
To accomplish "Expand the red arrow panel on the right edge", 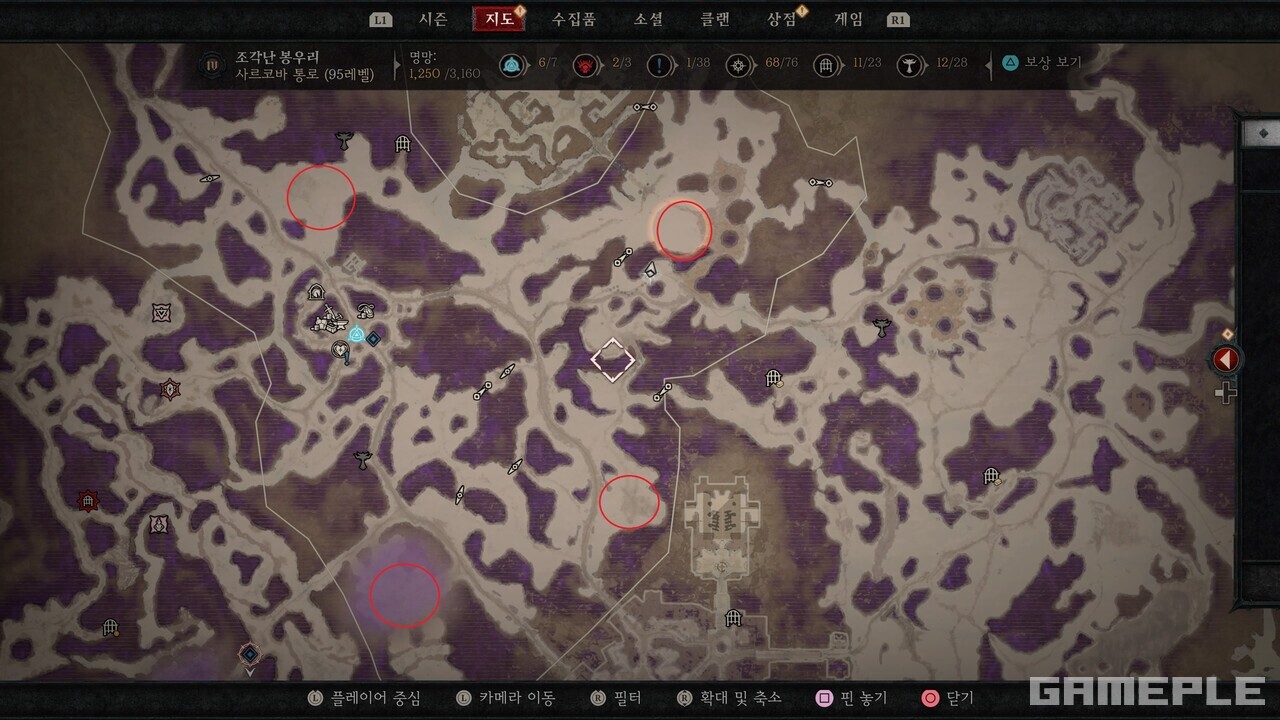I will [1227, 357].
